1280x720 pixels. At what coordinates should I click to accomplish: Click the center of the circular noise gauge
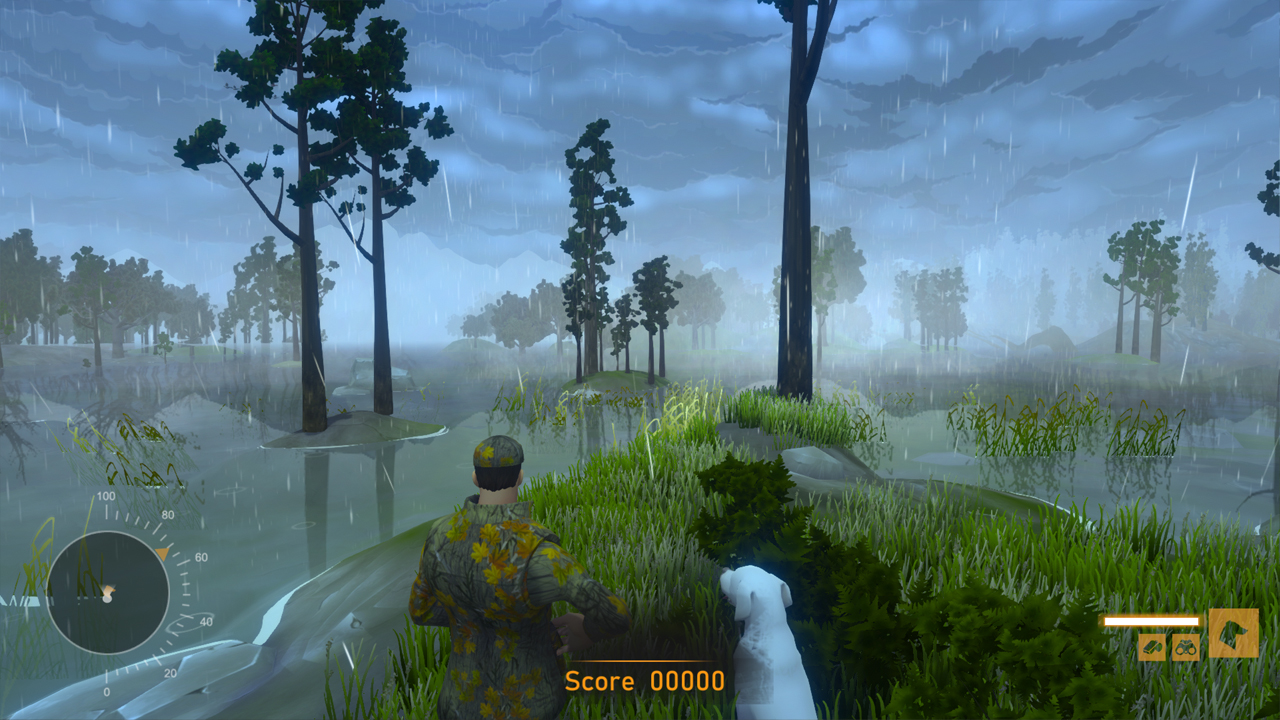[111, 591]
